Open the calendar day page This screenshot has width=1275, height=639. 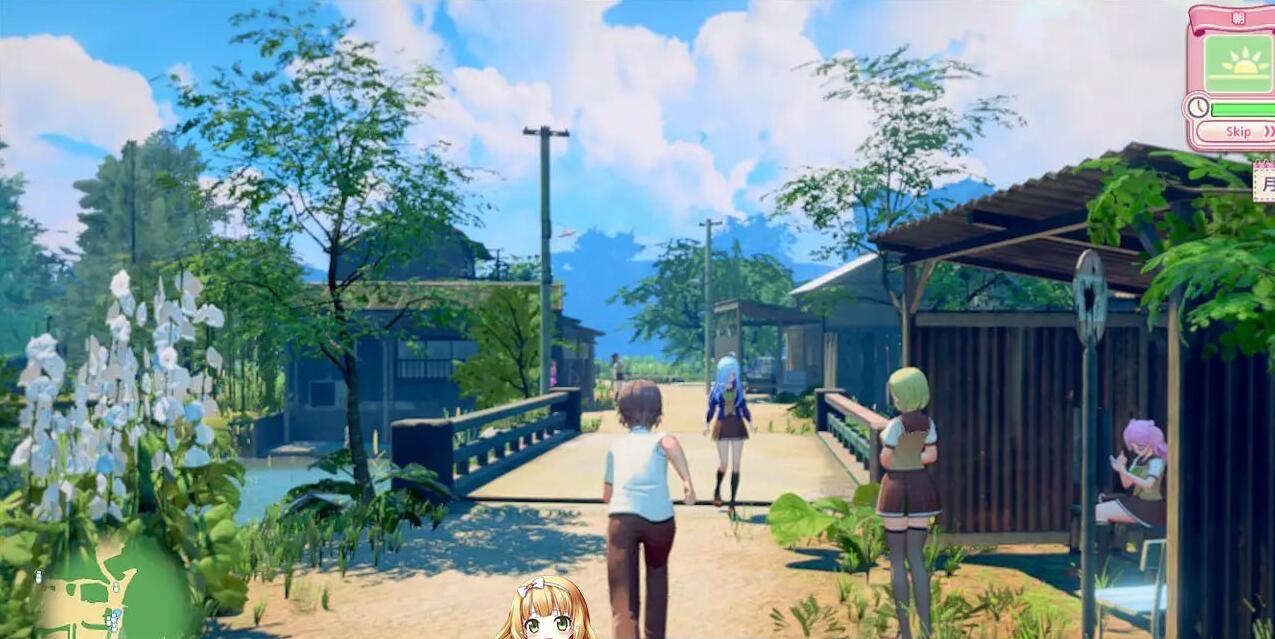click(1266, 183)
